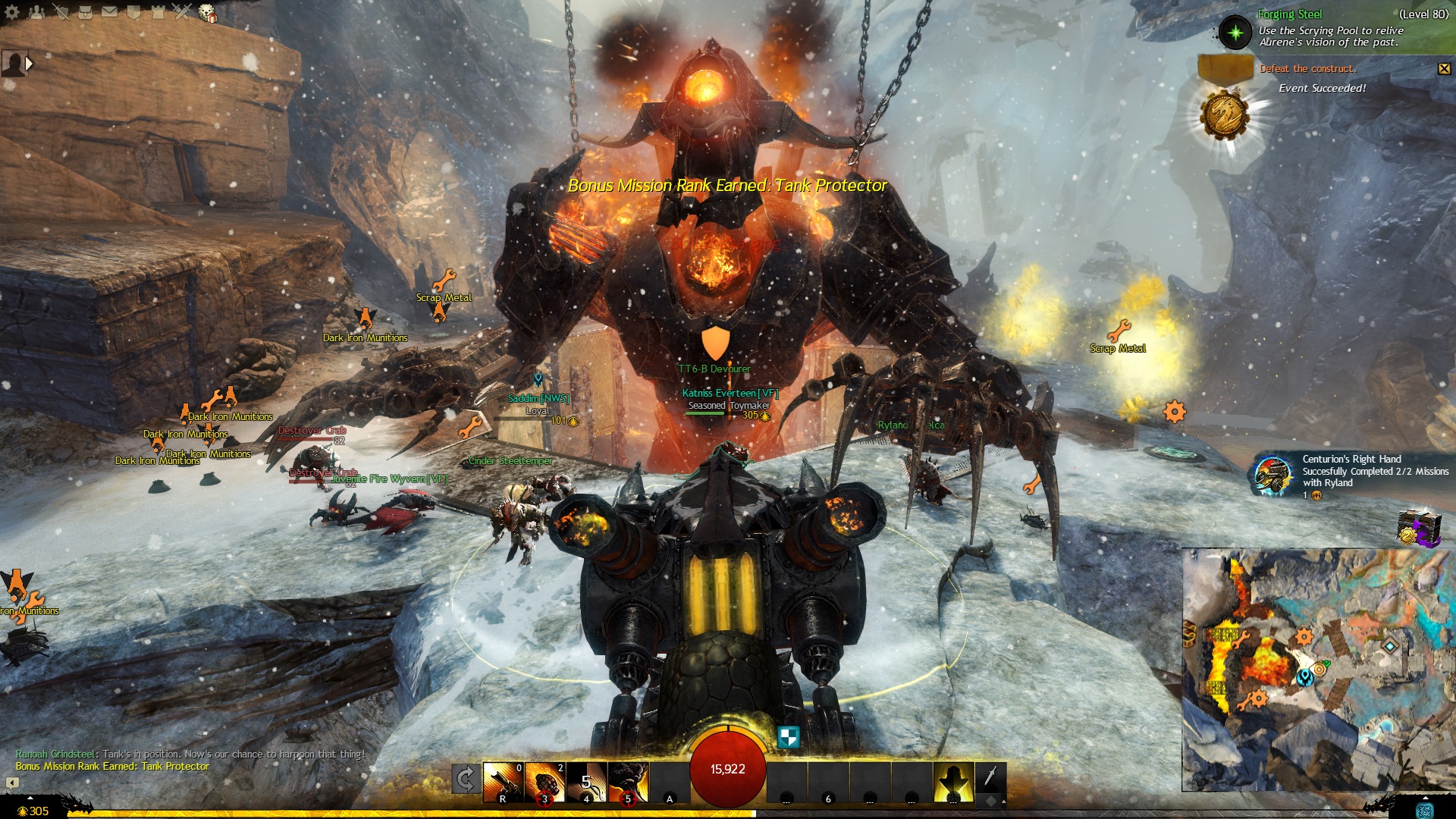Open the mail envelope icon
Viewport: 1456px width, 819px height.
coord(109,12)
